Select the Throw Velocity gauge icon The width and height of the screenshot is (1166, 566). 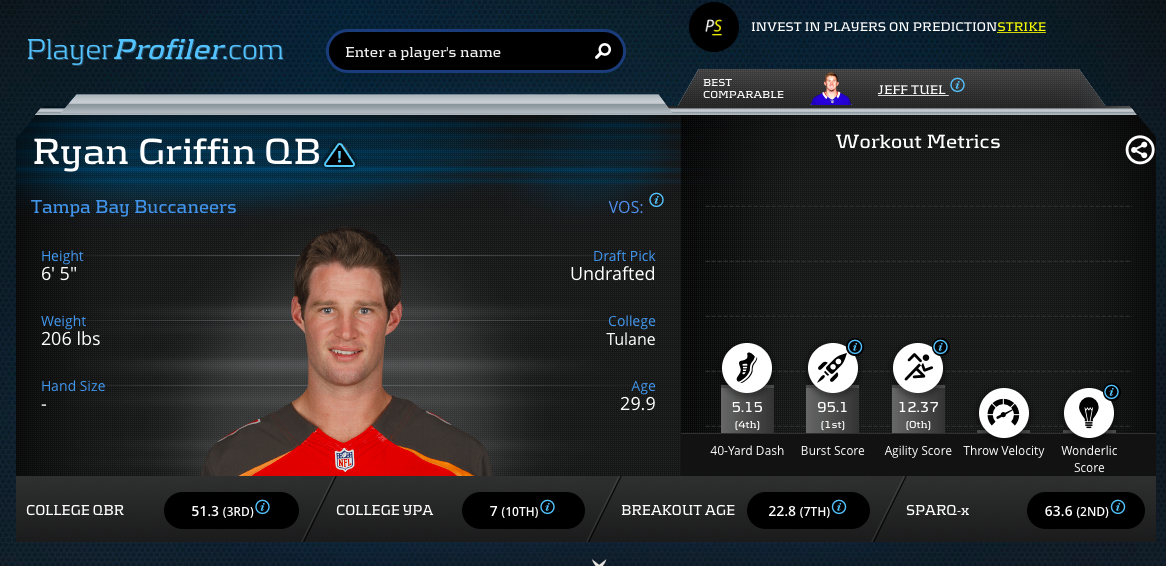click(1002, 412)
